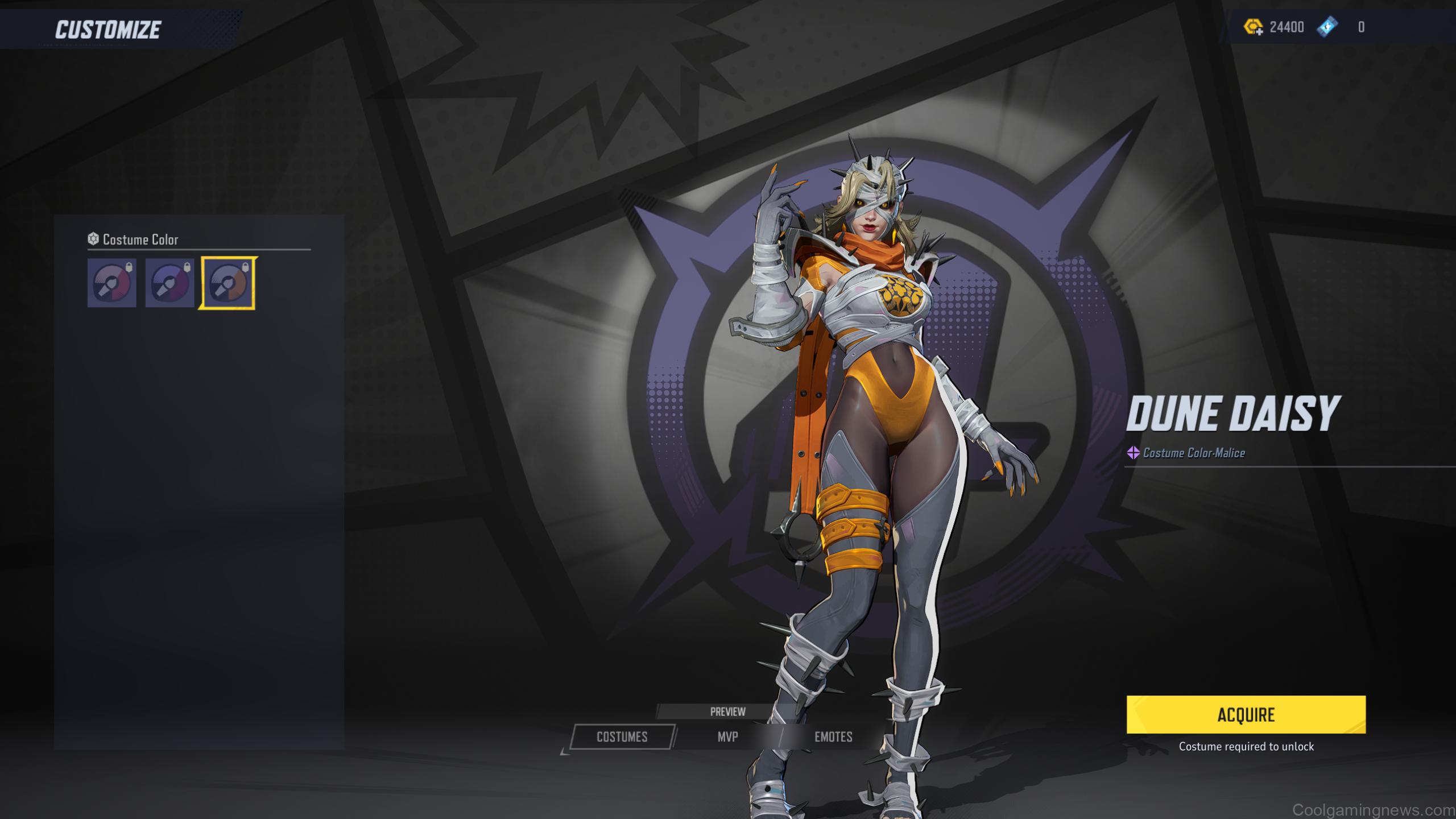Switch to the Costumes preview tab
1456x819 pixels.
[x=622, y=737]
